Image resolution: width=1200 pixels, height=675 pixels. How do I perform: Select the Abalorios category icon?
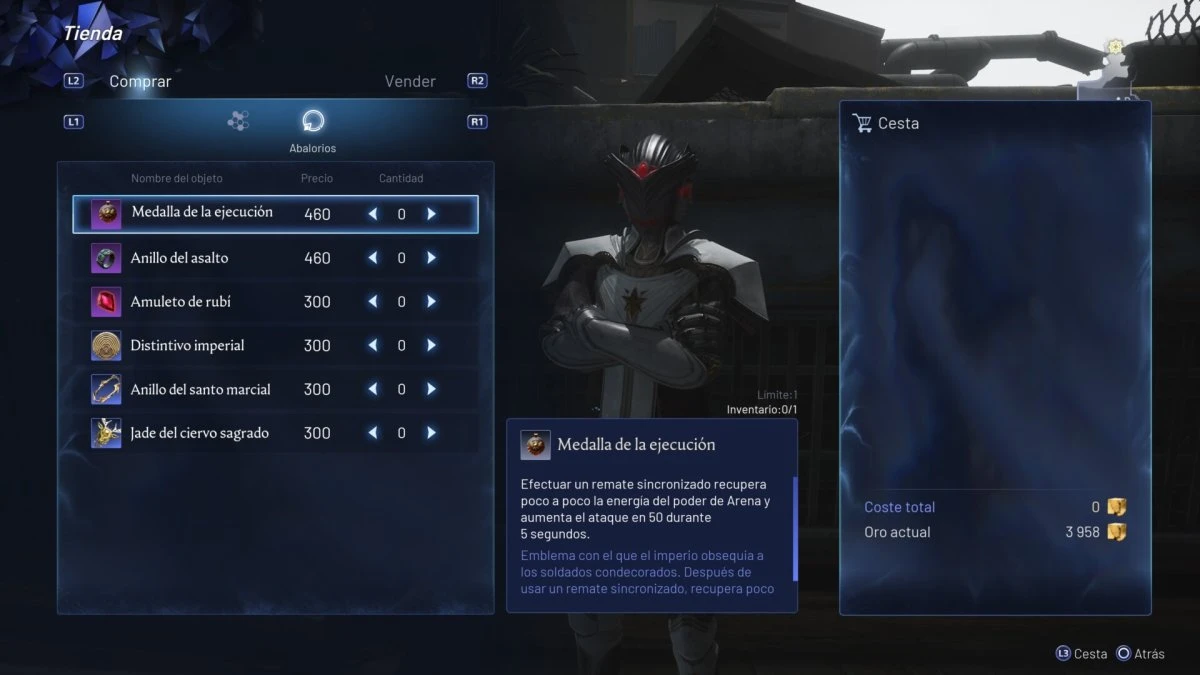[x=313, y=122]
